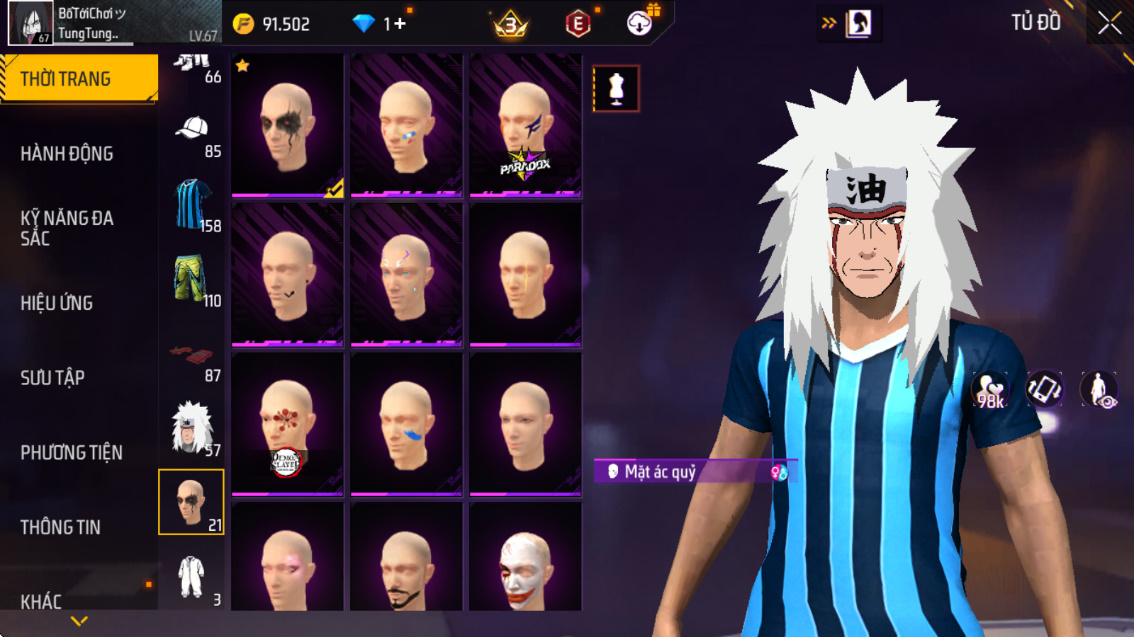Go to the Hiệu Ứng tab

[57, 303]
